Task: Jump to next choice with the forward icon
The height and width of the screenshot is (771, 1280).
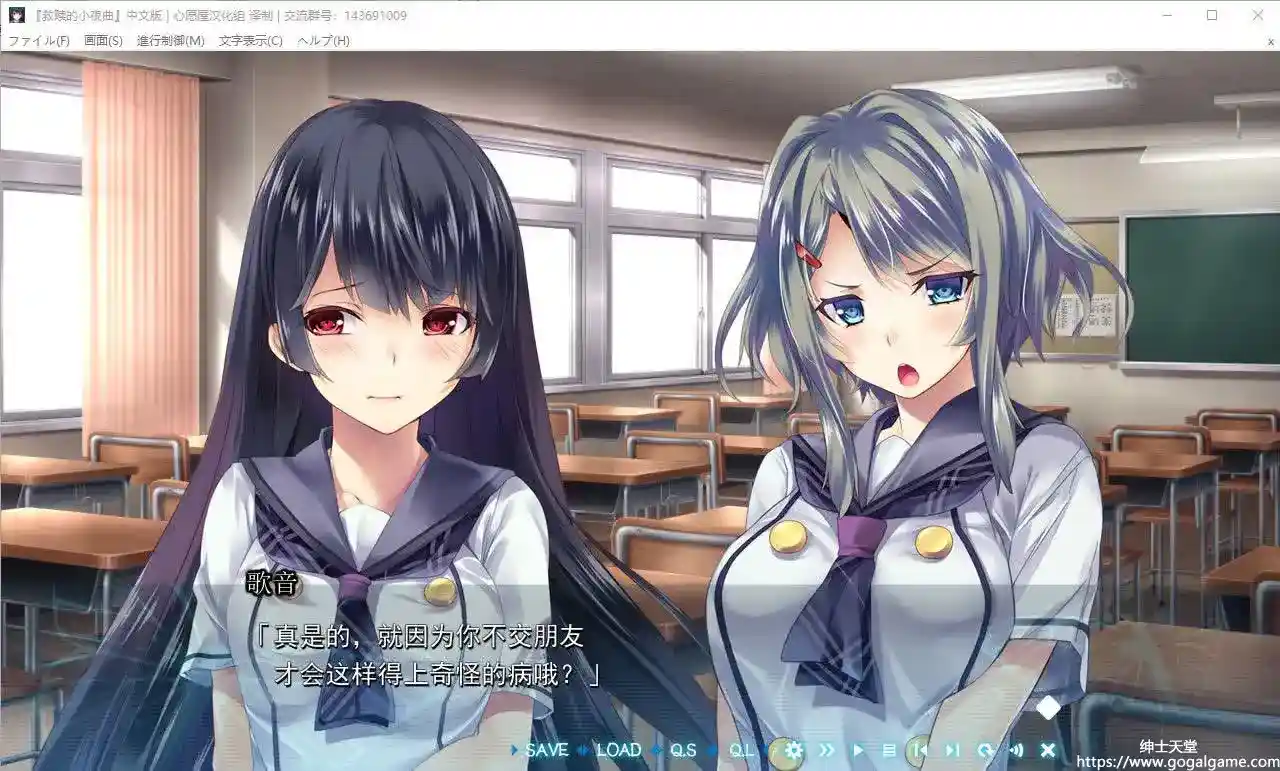Action: pyautogui.click(x=952, y=749)
